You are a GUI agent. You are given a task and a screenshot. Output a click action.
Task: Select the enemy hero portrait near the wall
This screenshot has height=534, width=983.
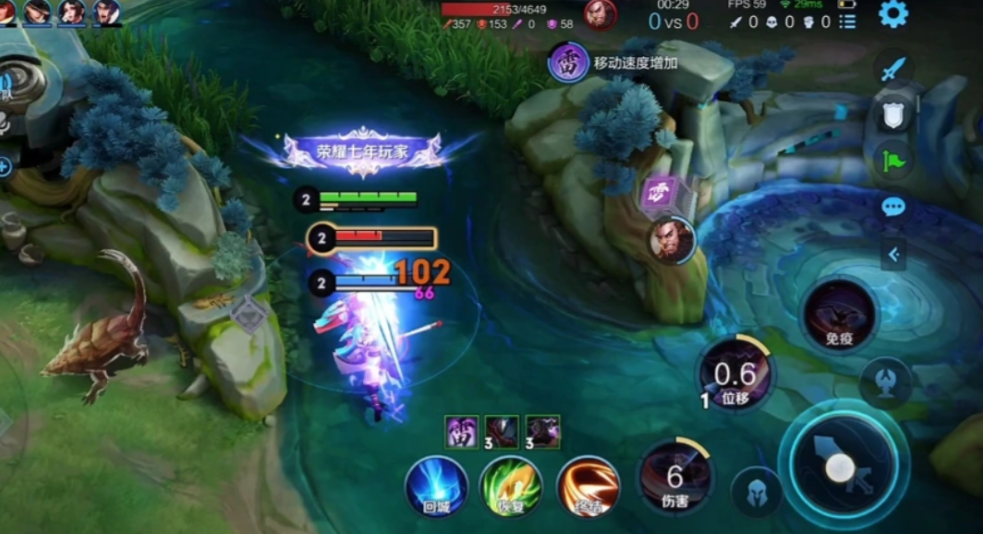[x=671, y=240]
